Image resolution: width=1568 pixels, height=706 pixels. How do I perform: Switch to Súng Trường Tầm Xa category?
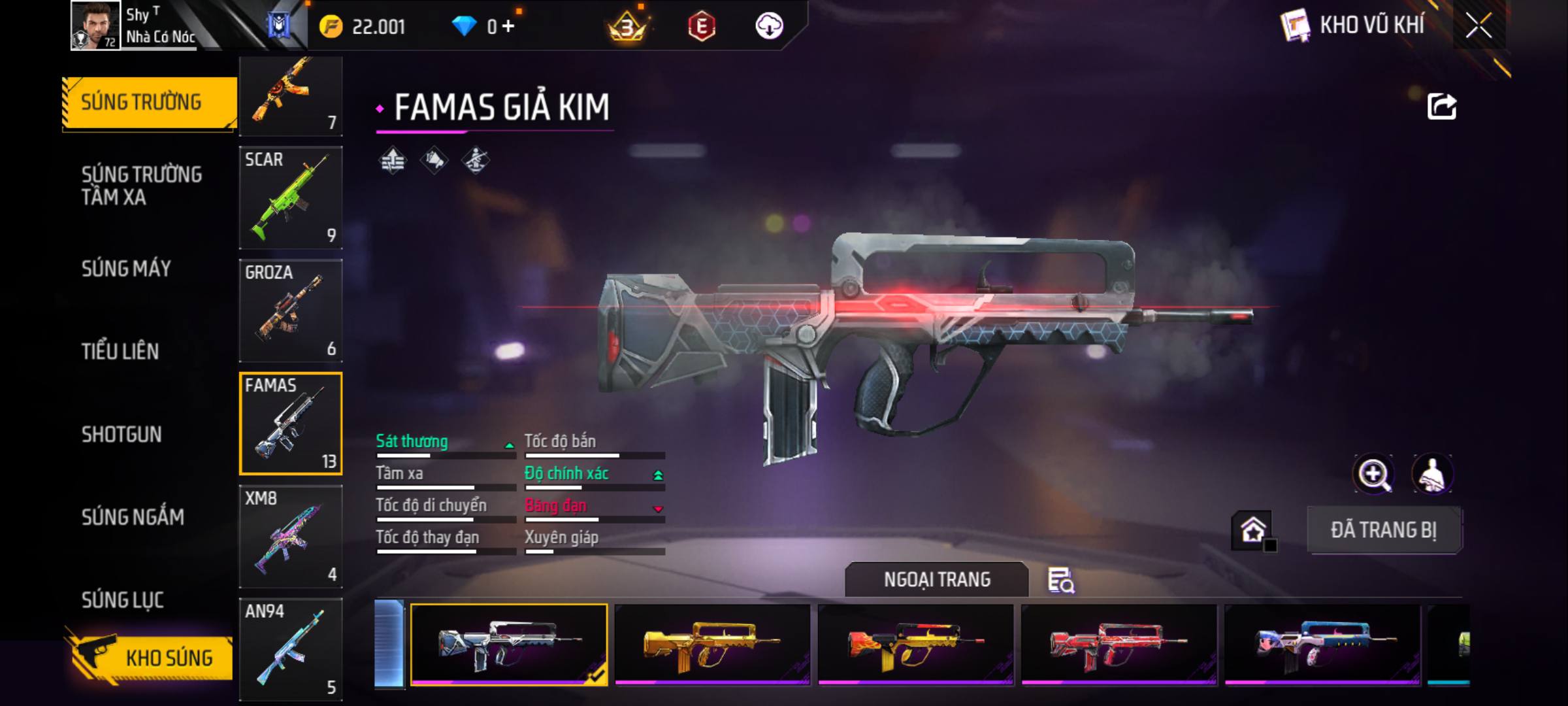click(141, 186)
